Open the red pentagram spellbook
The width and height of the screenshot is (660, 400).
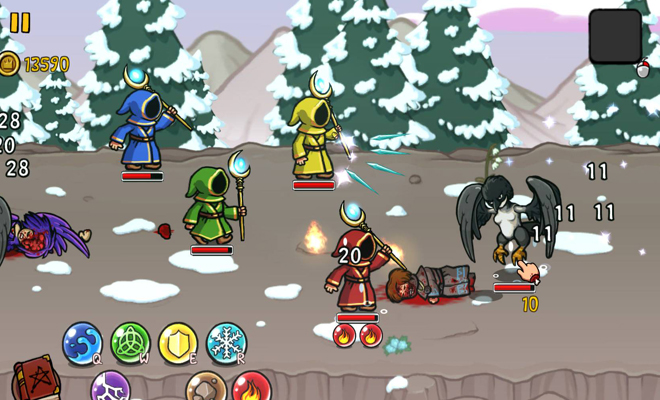tap(35, 380)
